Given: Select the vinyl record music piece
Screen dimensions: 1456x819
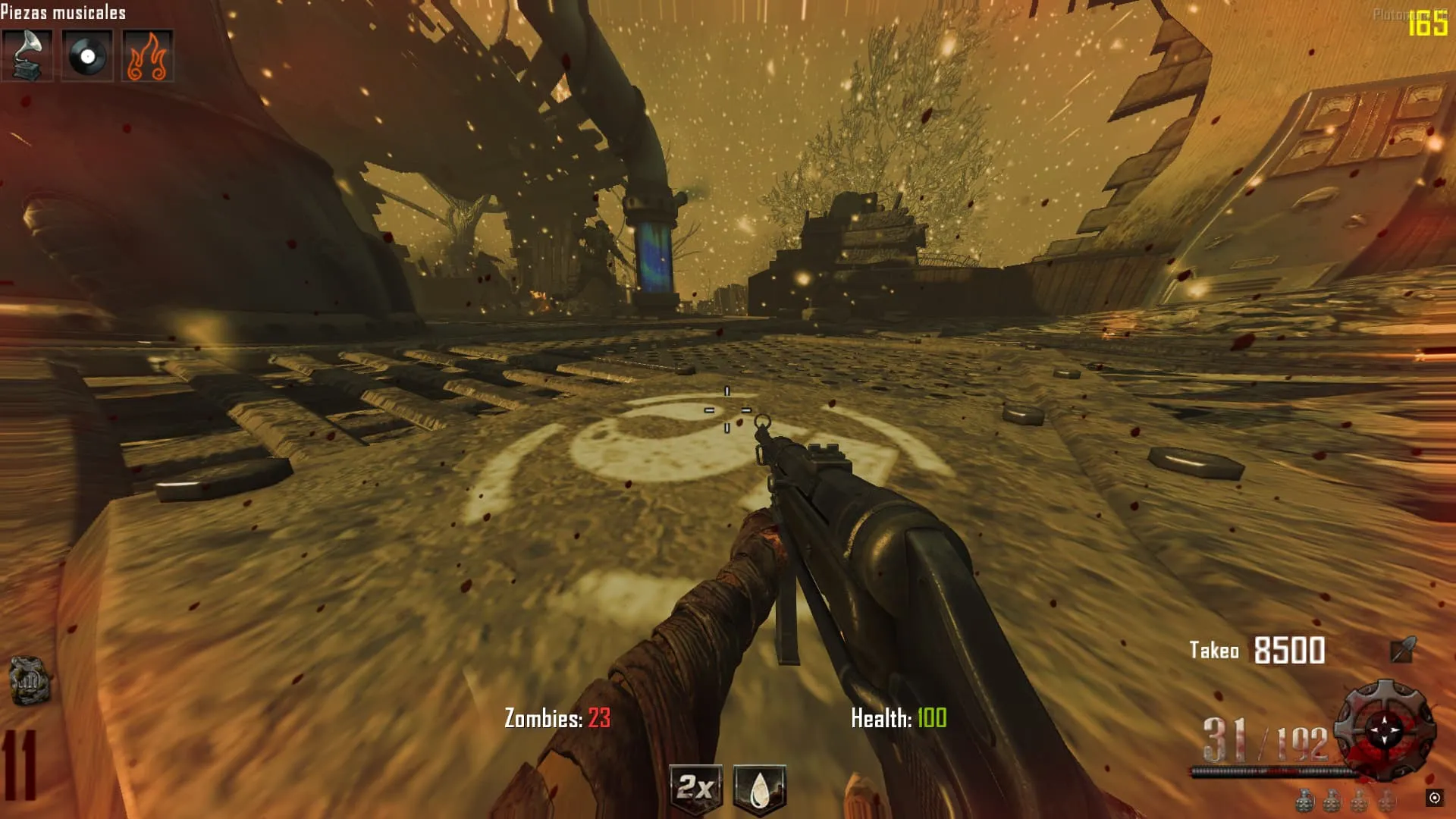Looking at the screenshot, I should [x=87, y=55].
